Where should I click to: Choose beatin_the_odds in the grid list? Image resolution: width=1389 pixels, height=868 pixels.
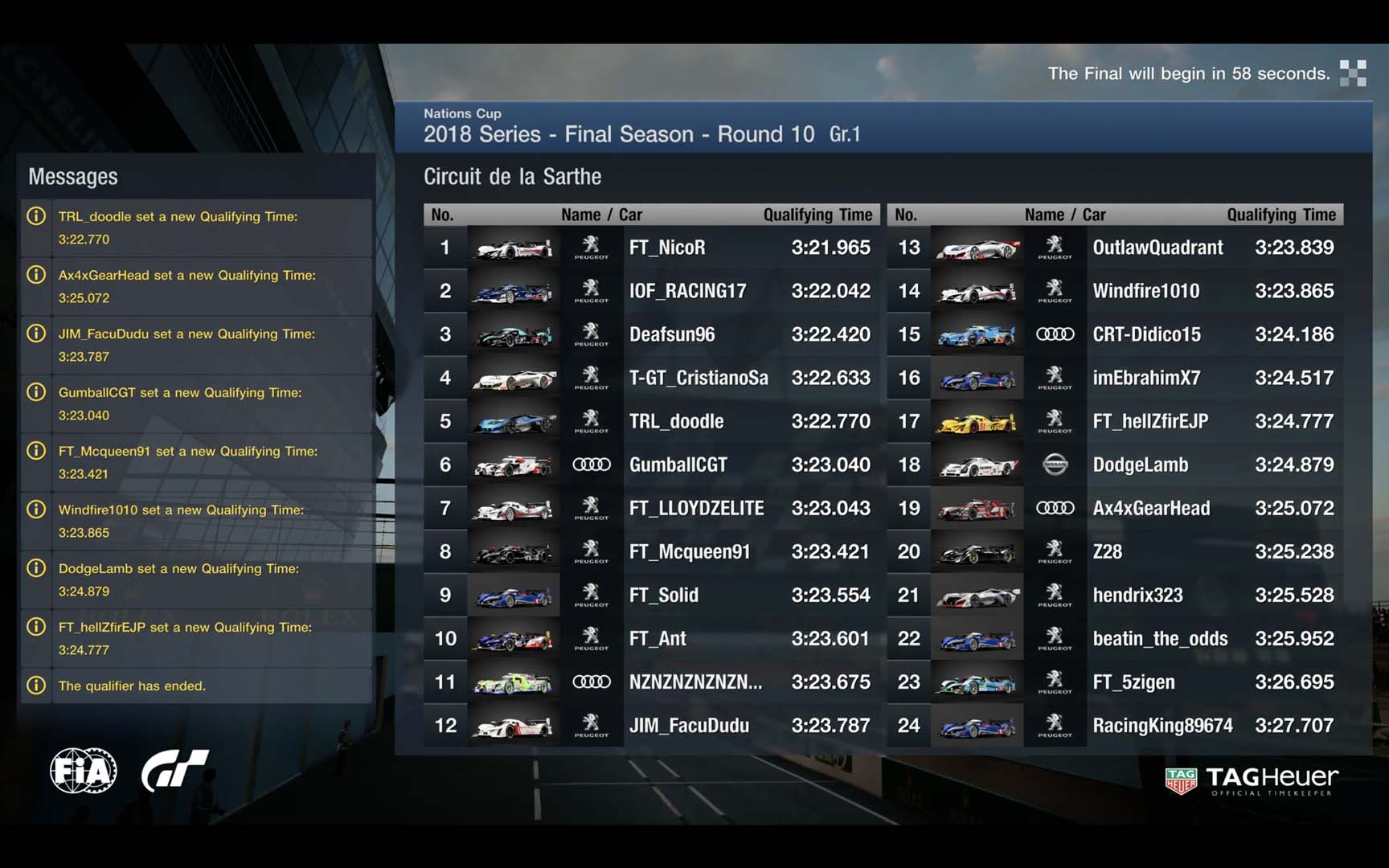1160,638
